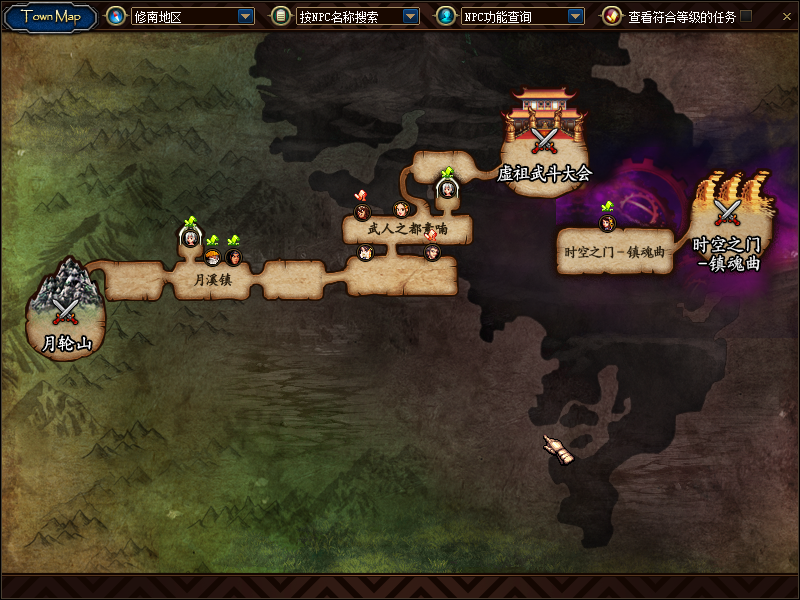Select the orange-haired NPC portrait in 月溪镇
800x600 pixels.
coord(212,257)
